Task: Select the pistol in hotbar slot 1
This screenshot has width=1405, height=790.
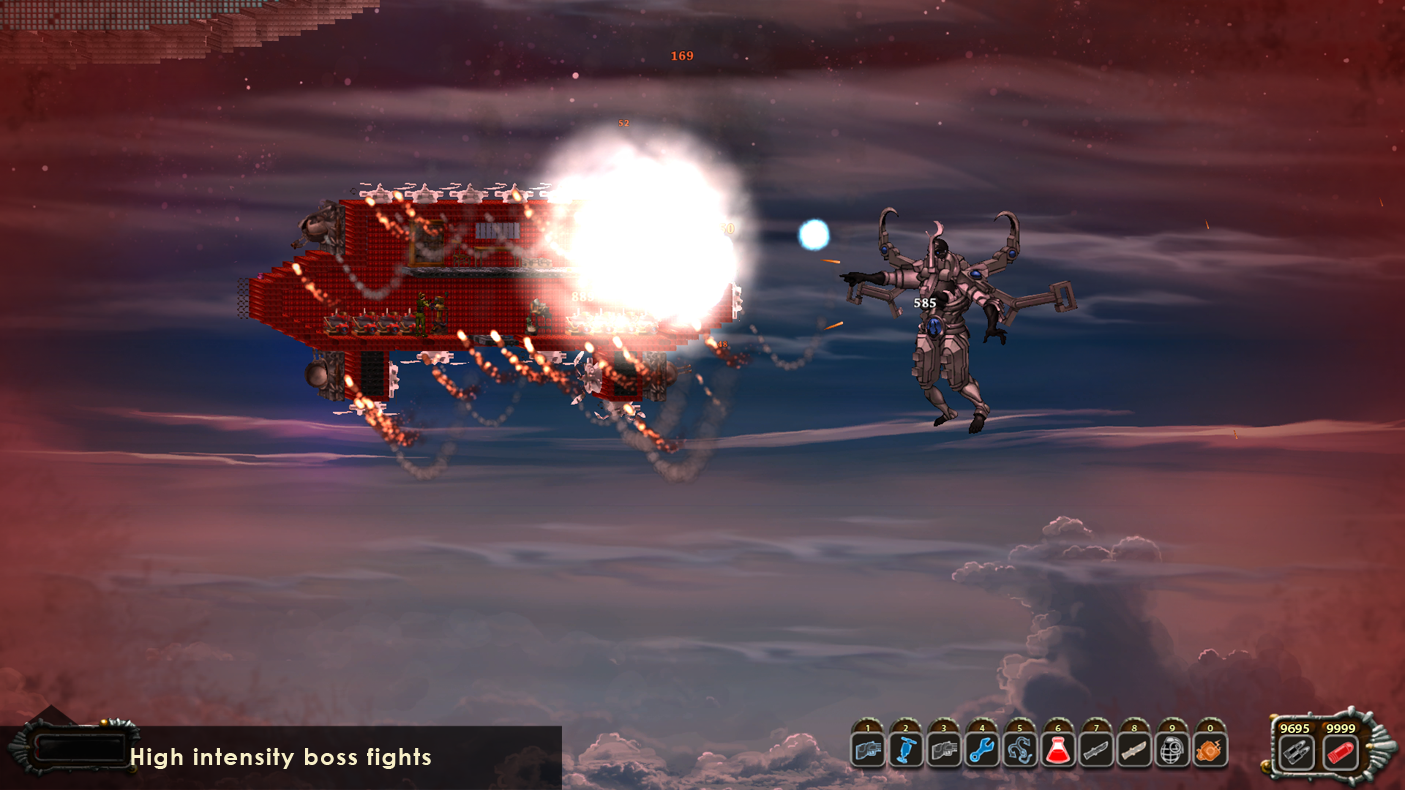Action: coord(866,748)
